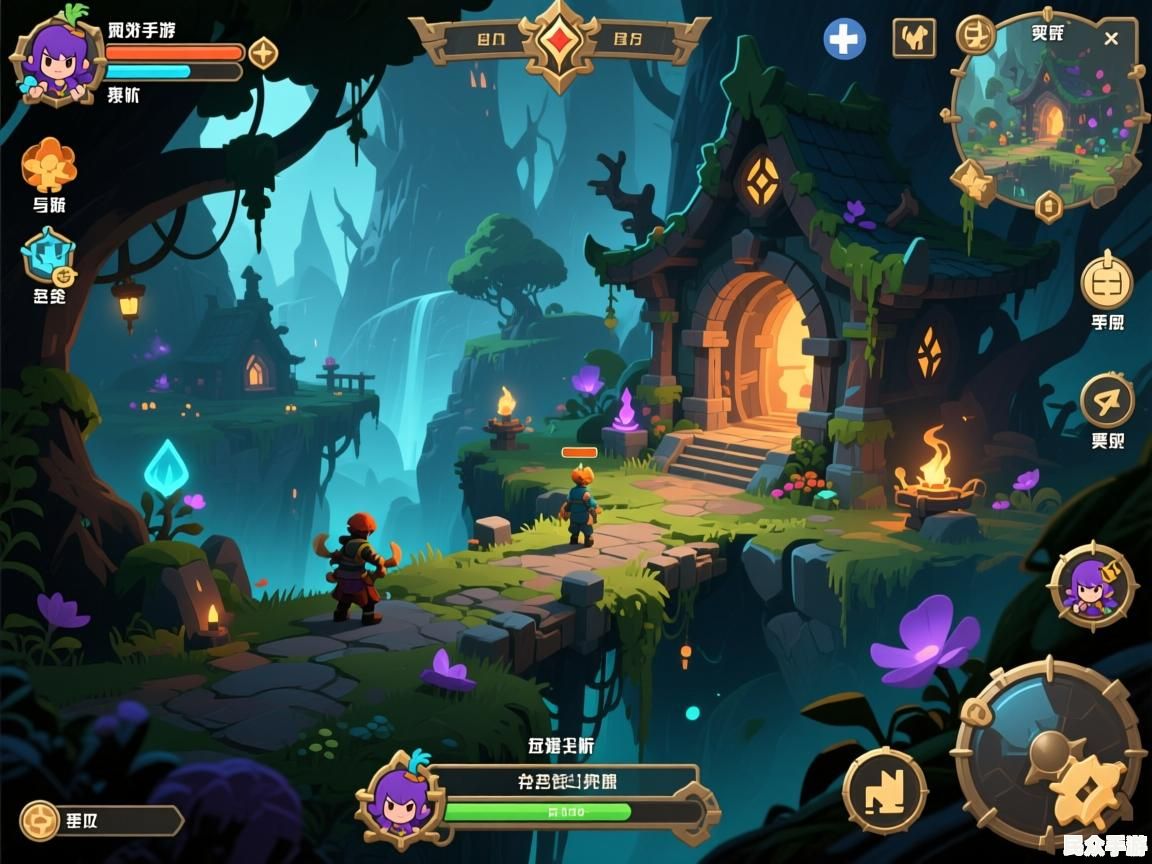Click the gold badge on the minimap's top-left edge

[974, 35]
